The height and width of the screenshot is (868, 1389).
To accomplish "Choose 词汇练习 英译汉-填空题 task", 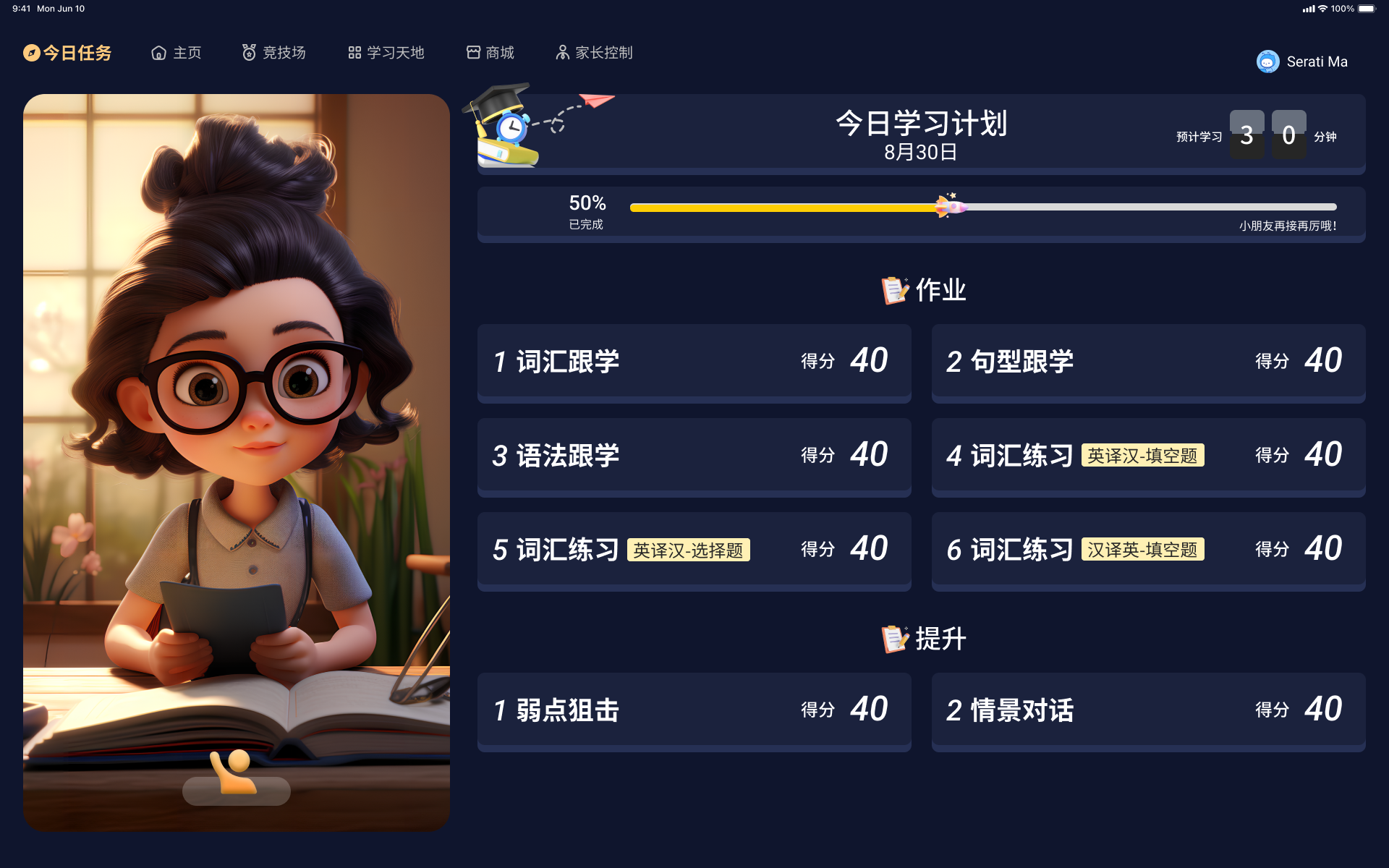I will [1148, 455].
